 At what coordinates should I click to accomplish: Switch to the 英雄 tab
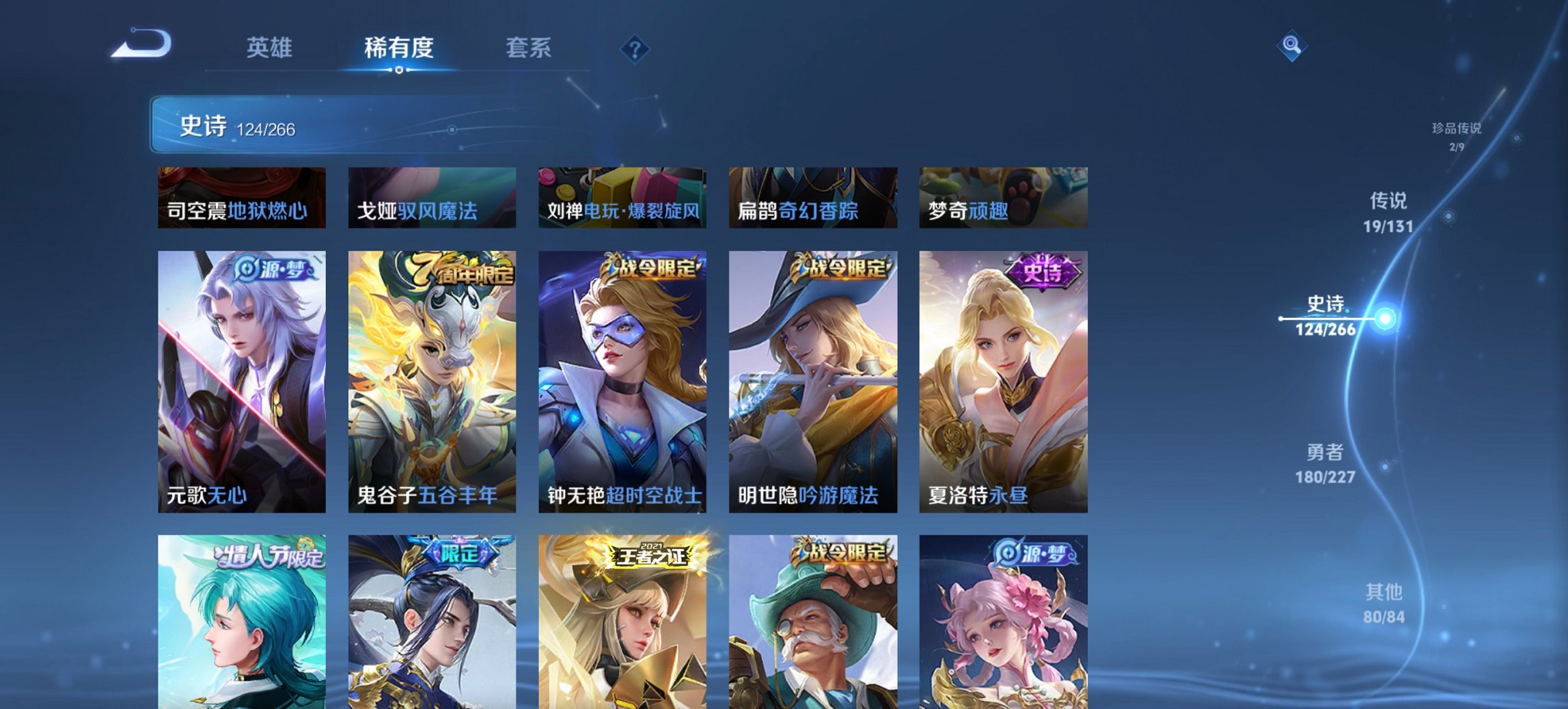point(272,48)
